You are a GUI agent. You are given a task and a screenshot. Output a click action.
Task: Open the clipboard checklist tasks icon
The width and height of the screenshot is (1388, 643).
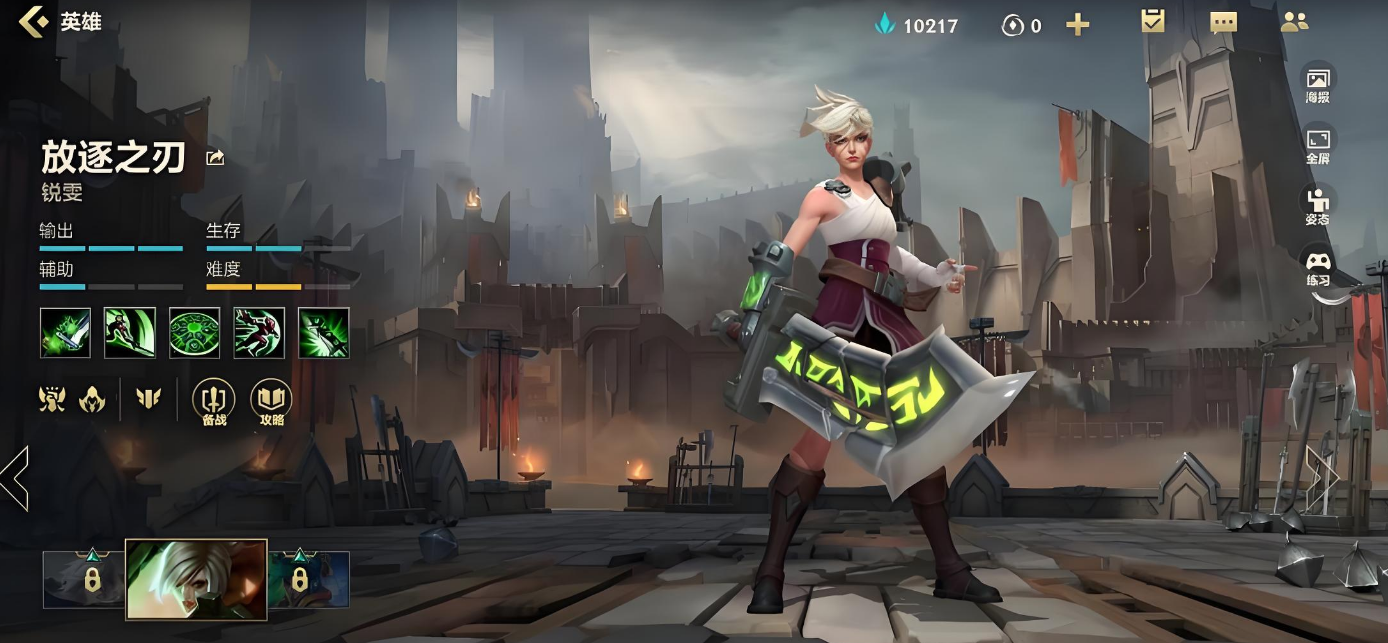click(x=1153, y=22)
